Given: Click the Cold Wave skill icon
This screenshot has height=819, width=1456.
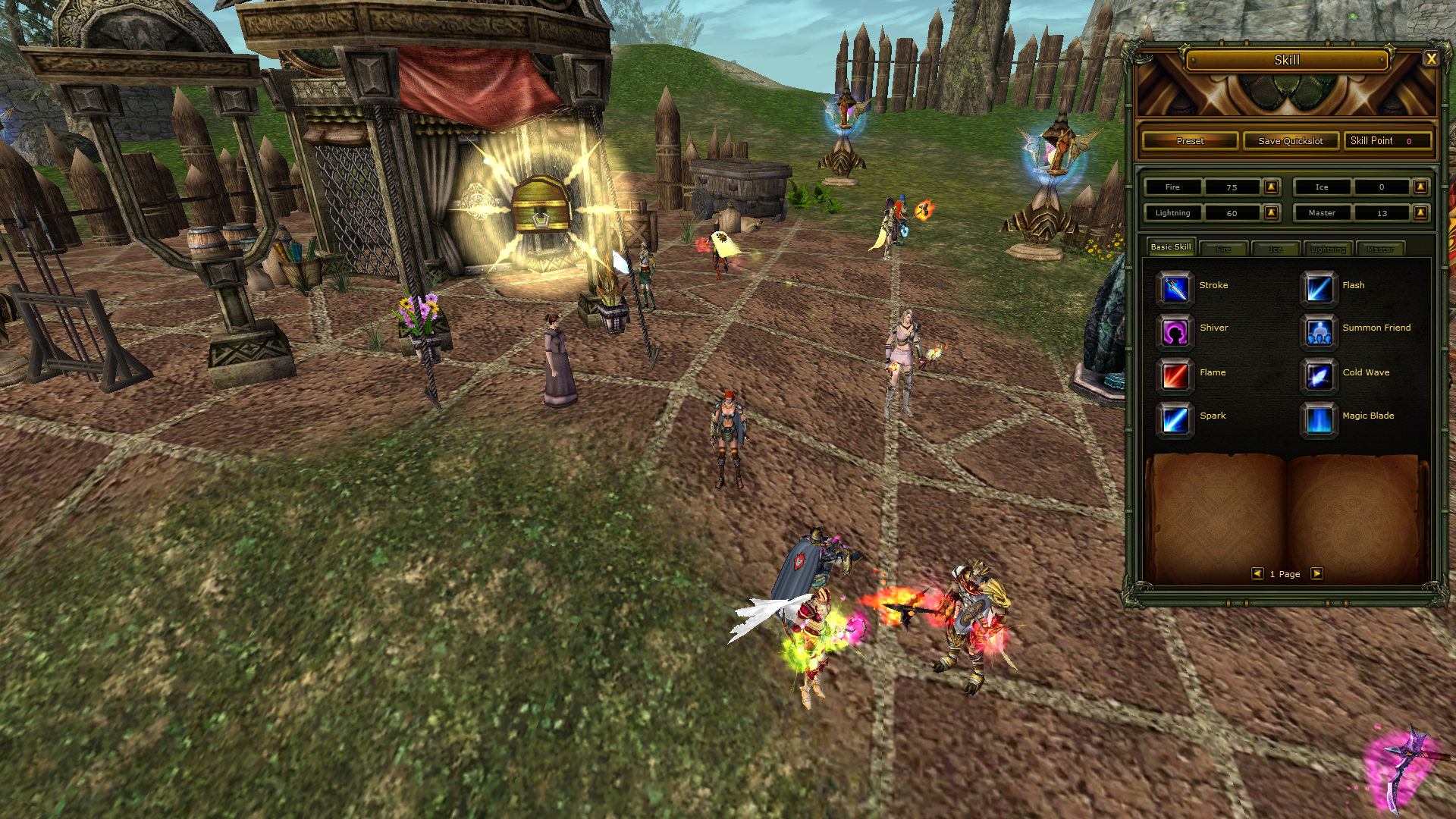Looking at the screenshot, I should click(x=1319, y=375).
